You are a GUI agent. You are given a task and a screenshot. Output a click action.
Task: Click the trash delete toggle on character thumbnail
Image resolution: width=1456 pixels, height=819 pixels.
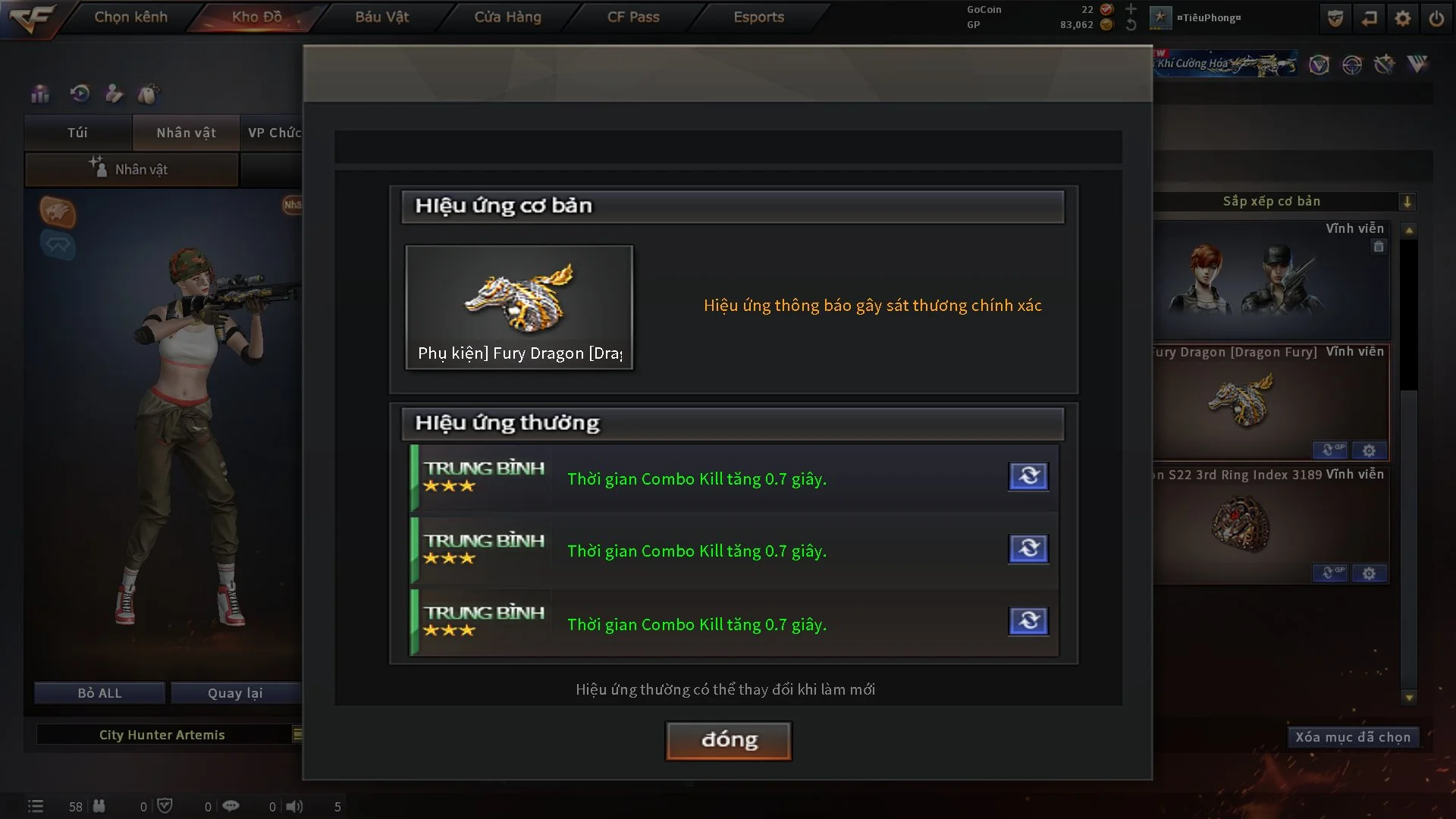tap(1378, 246)
